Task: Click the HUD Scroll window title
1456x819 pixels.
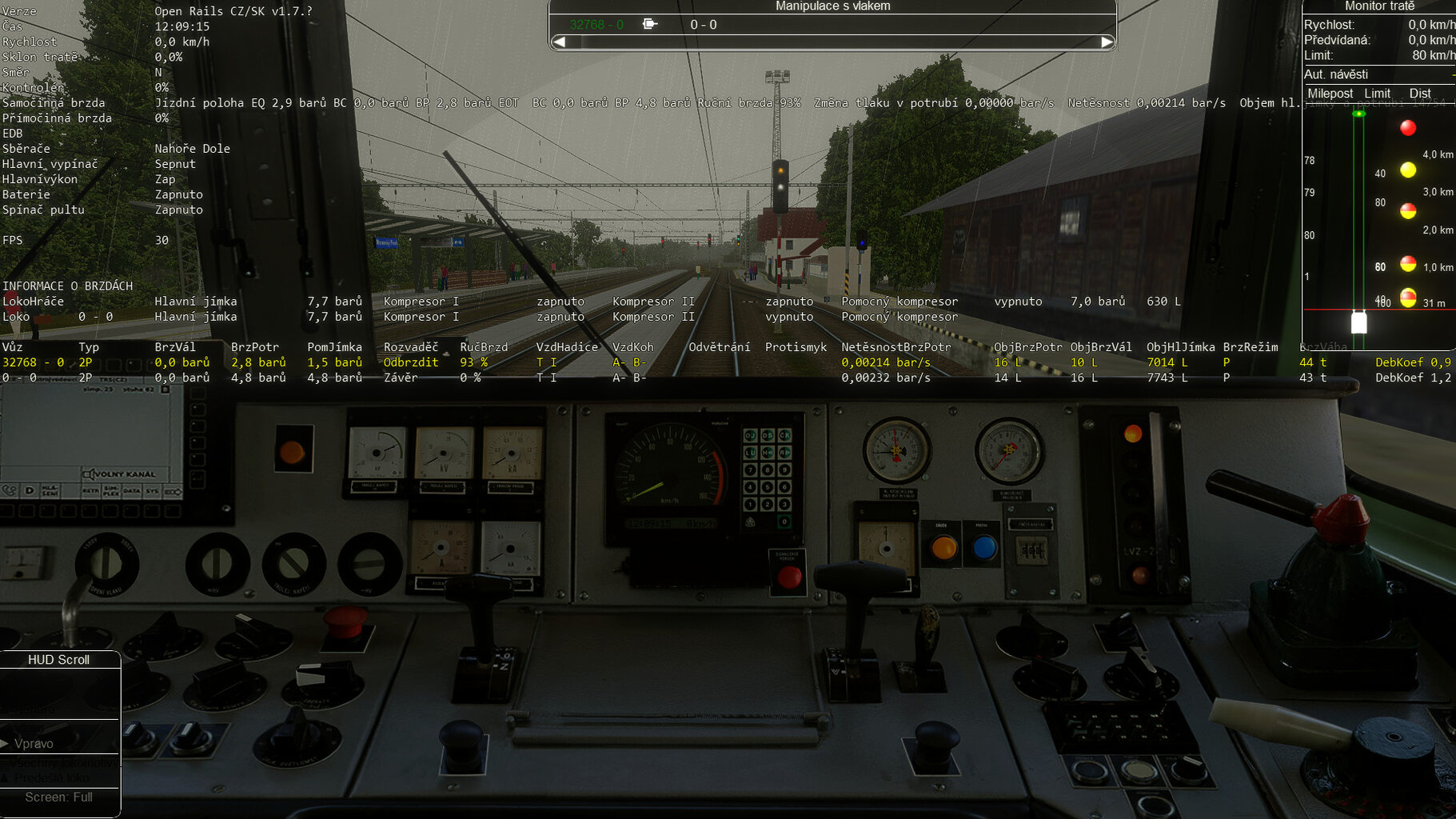Action: pos(58,660)
